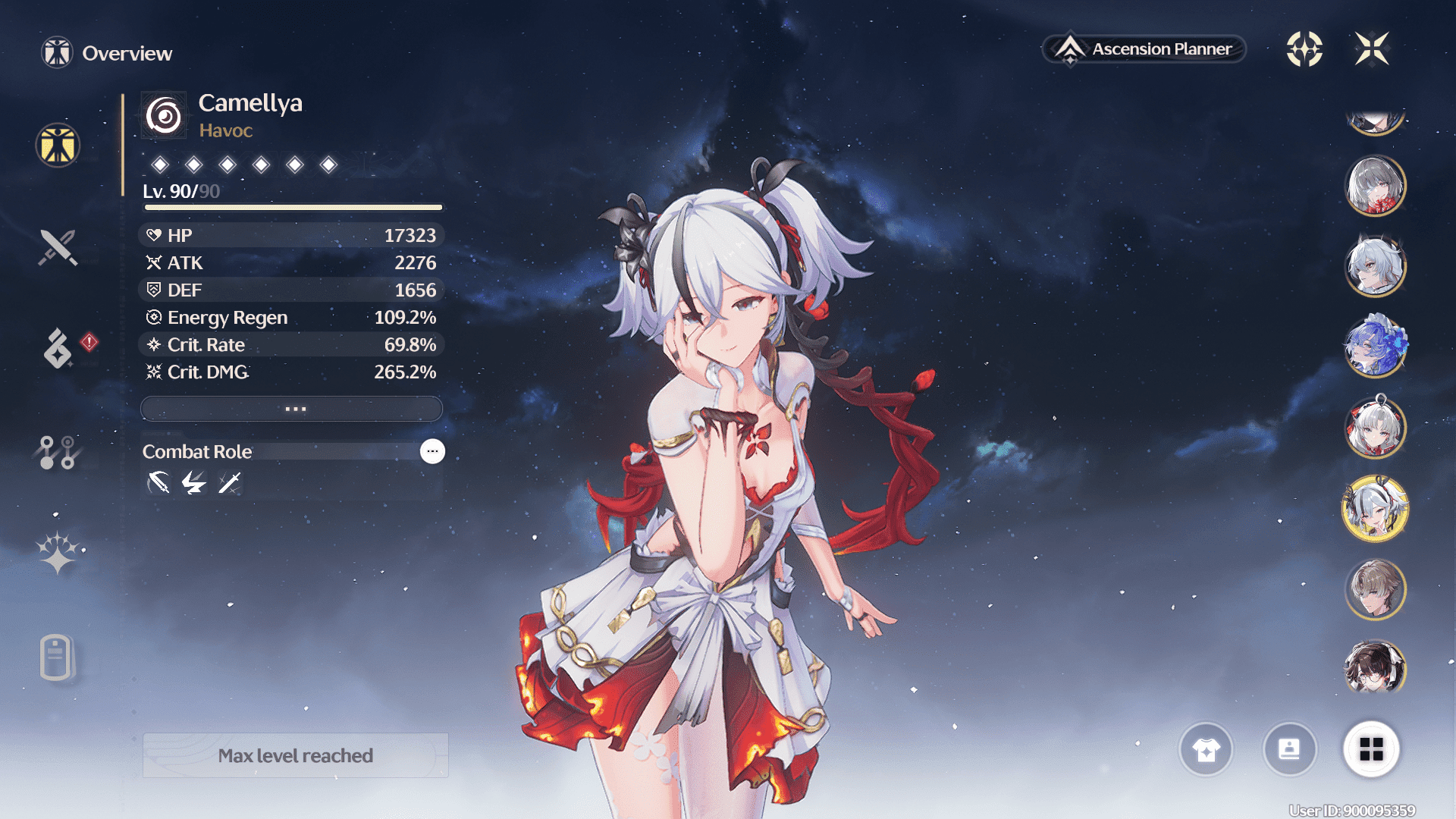Viewport: 1456px width, 819px height.
Task: Select the Overview figure tab in the sidebar
Action: click(58, 145)
